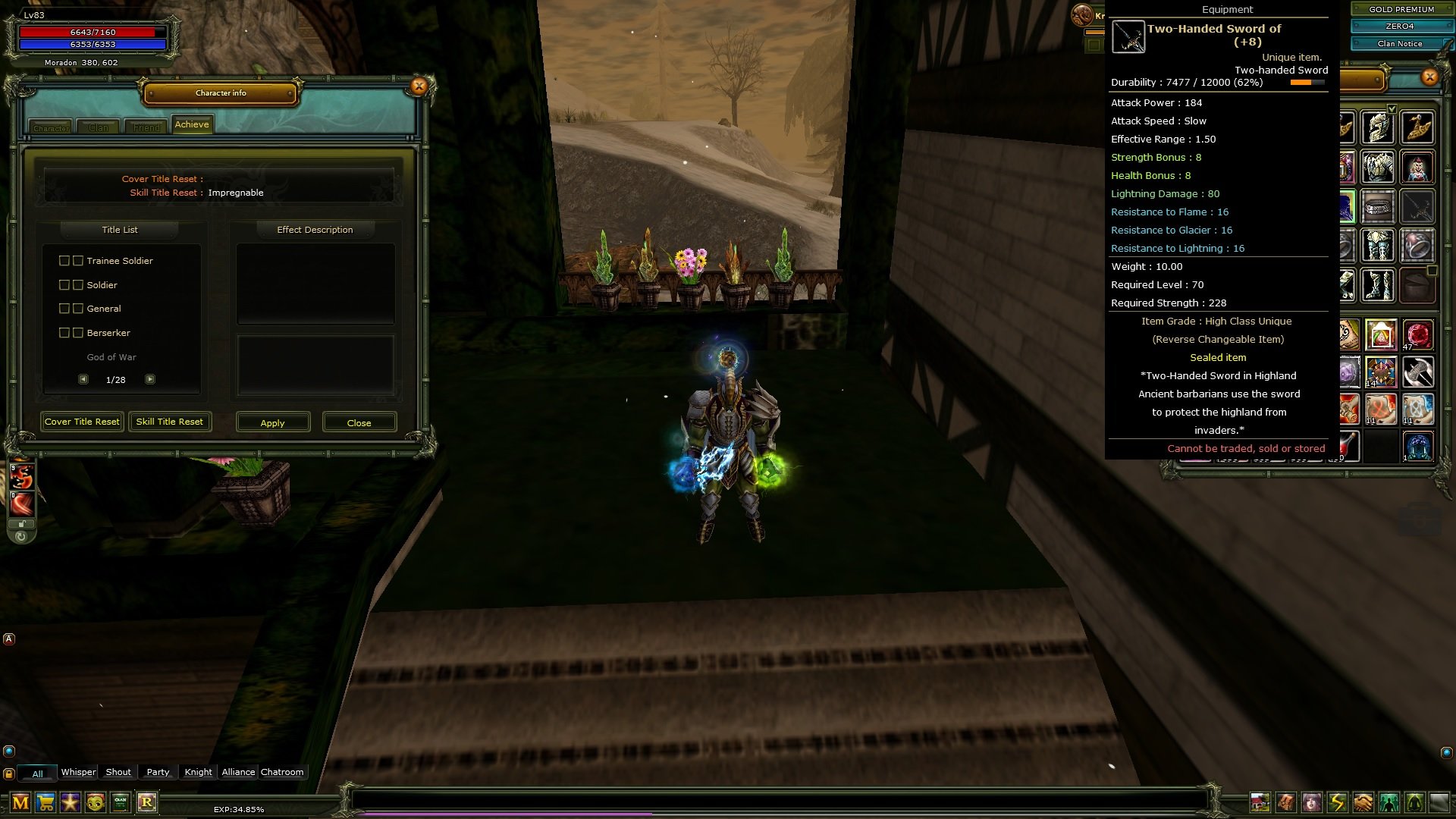Advance to the next title page with the right arrow
This screenshot has width=1456, height=819.
tap(150, 378)
